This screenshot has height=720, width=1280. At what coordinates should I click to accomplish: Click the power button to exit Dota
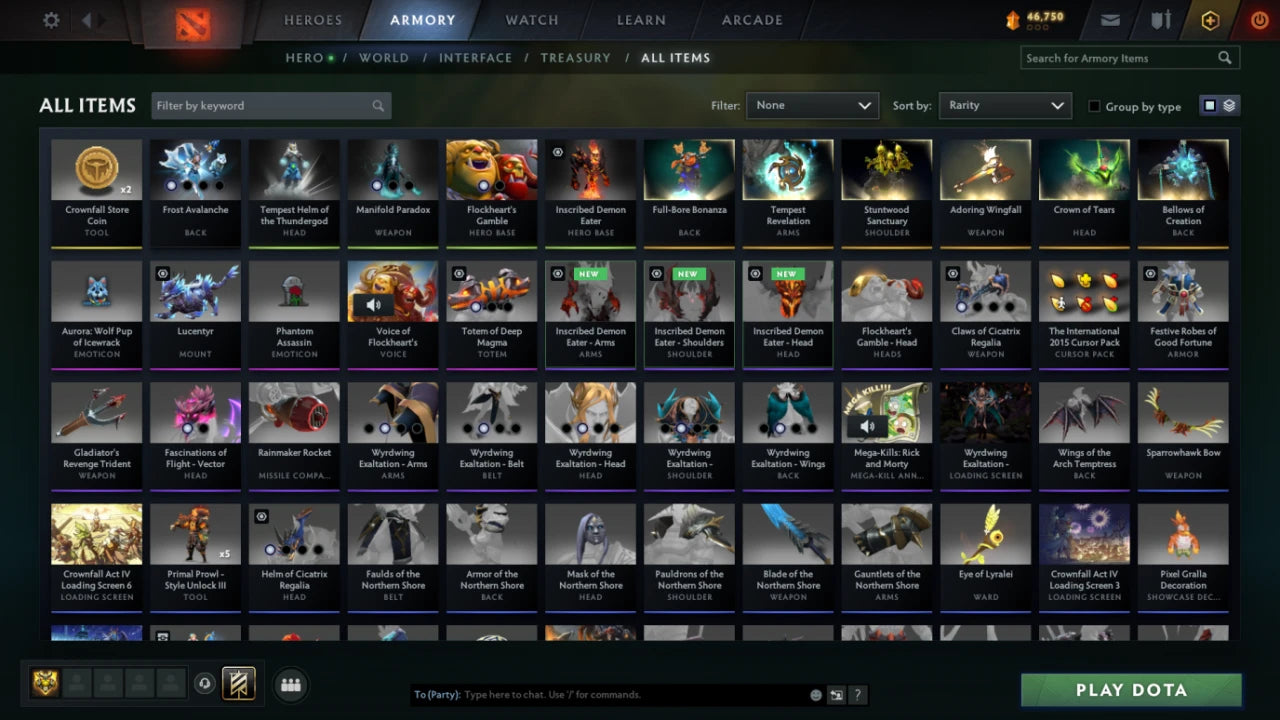coord(1259,19)
